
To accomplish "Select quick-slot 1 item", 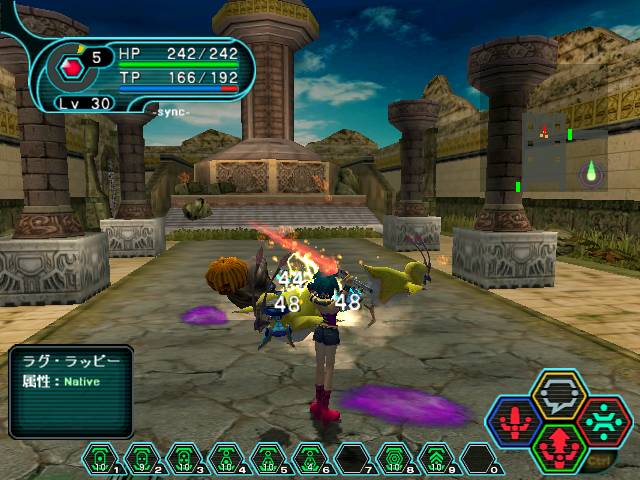I will tap(99, 459).
